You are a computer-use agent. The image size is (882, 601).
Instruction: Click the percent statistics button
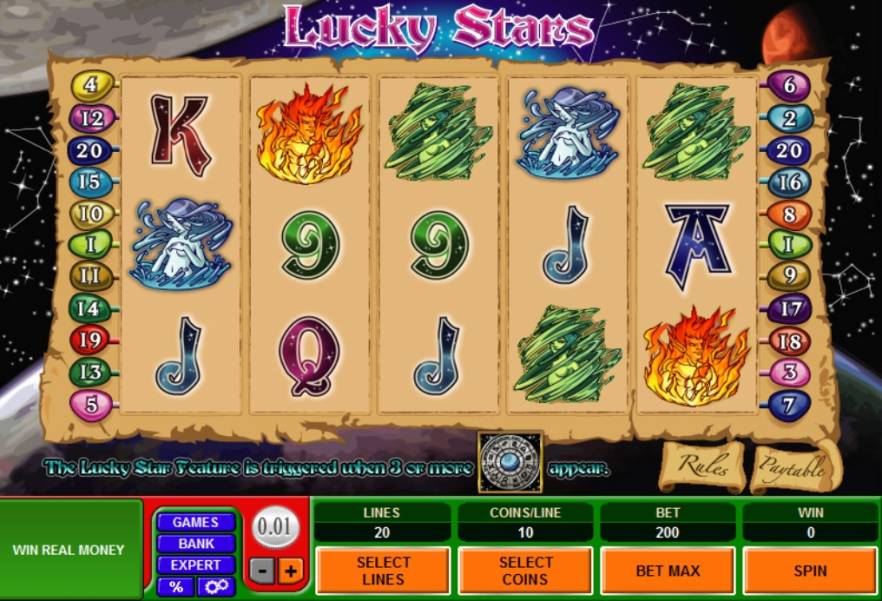pyautogui.click(x=176, y=586)
